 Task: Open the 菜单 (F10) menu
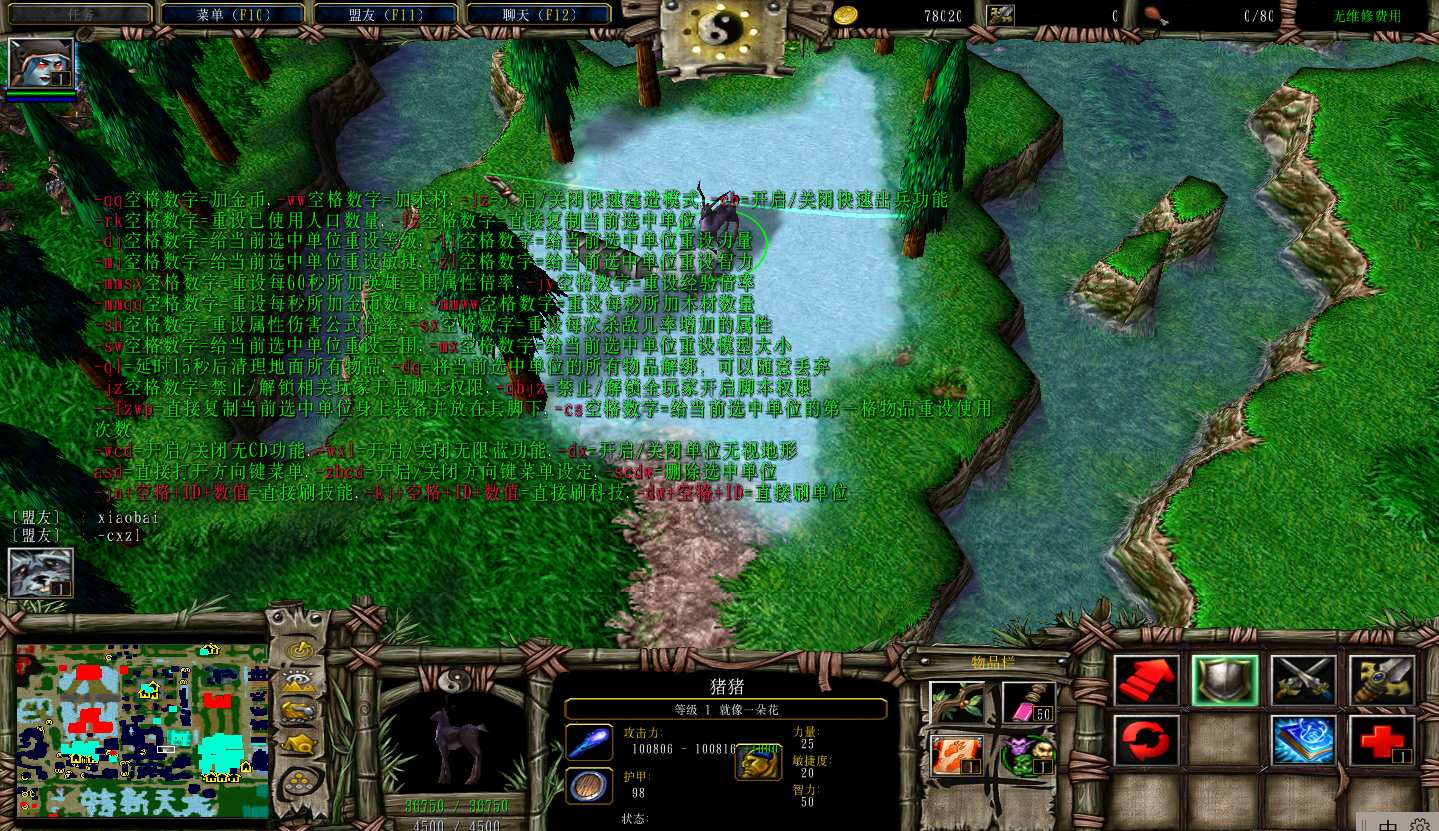[234, 15]
